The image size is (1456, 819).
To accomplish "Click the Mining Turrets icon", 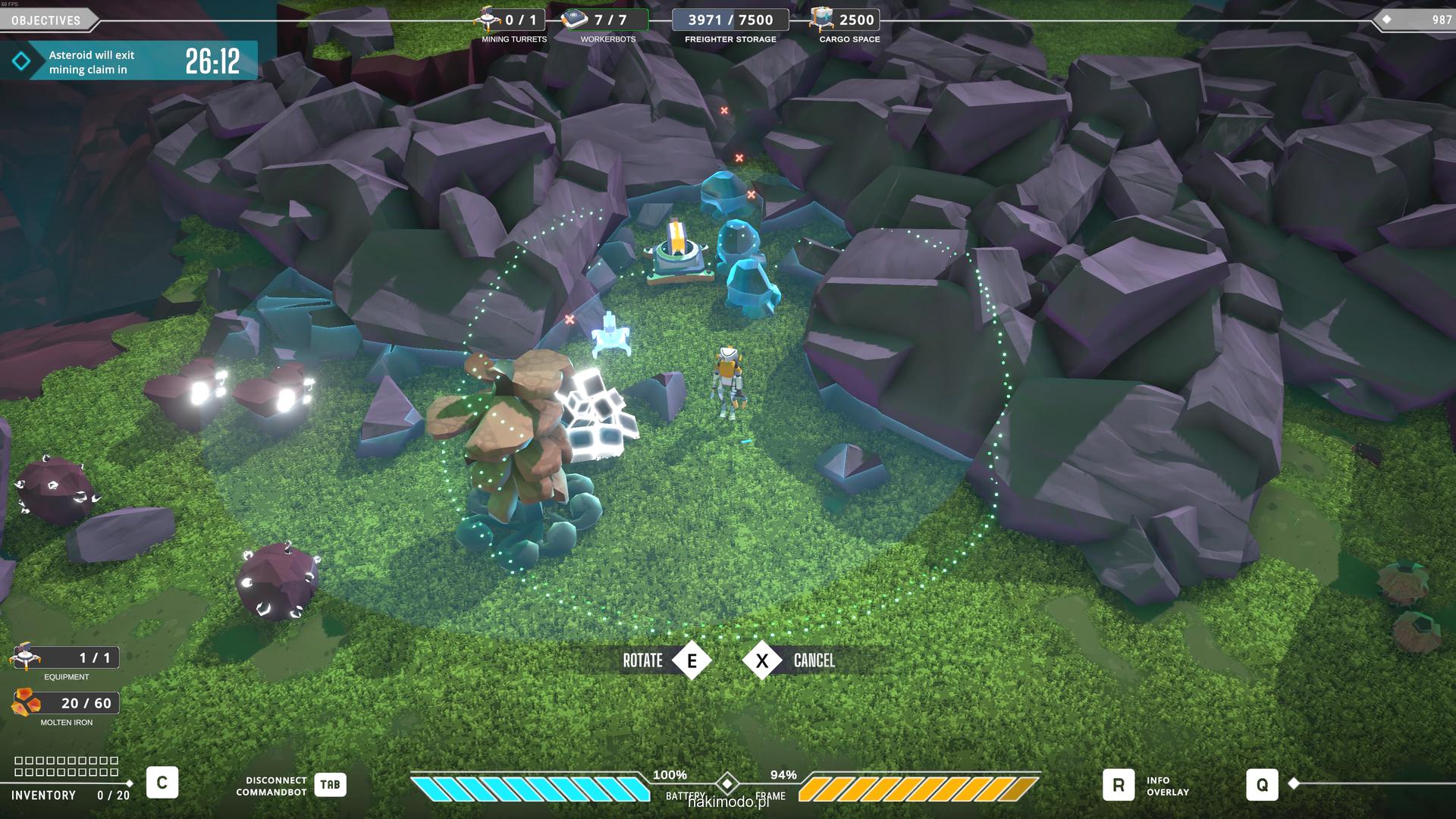I will (488, 18).
